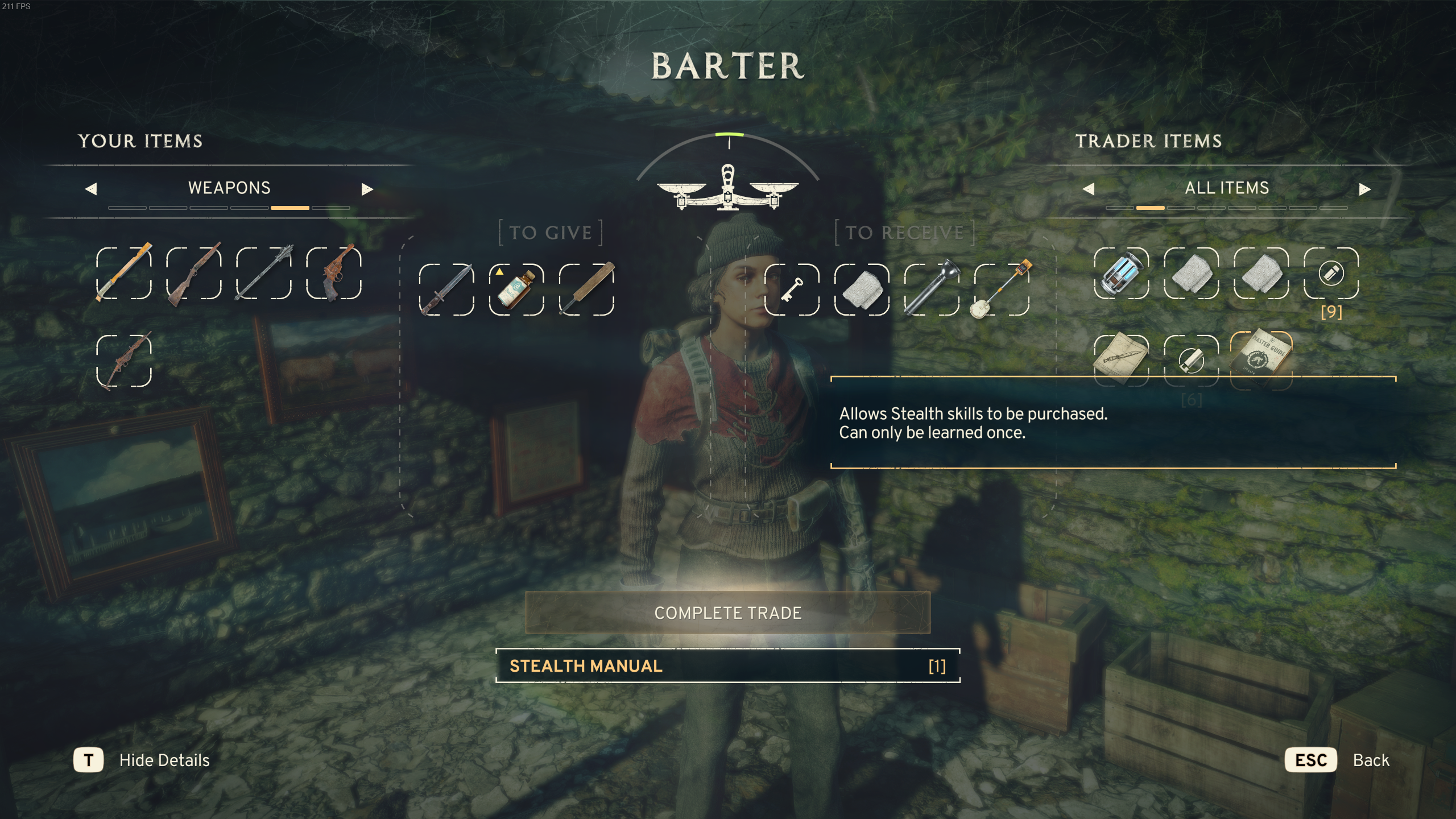
Task: Show the next category after Weapons
Action: click(367, 189)
